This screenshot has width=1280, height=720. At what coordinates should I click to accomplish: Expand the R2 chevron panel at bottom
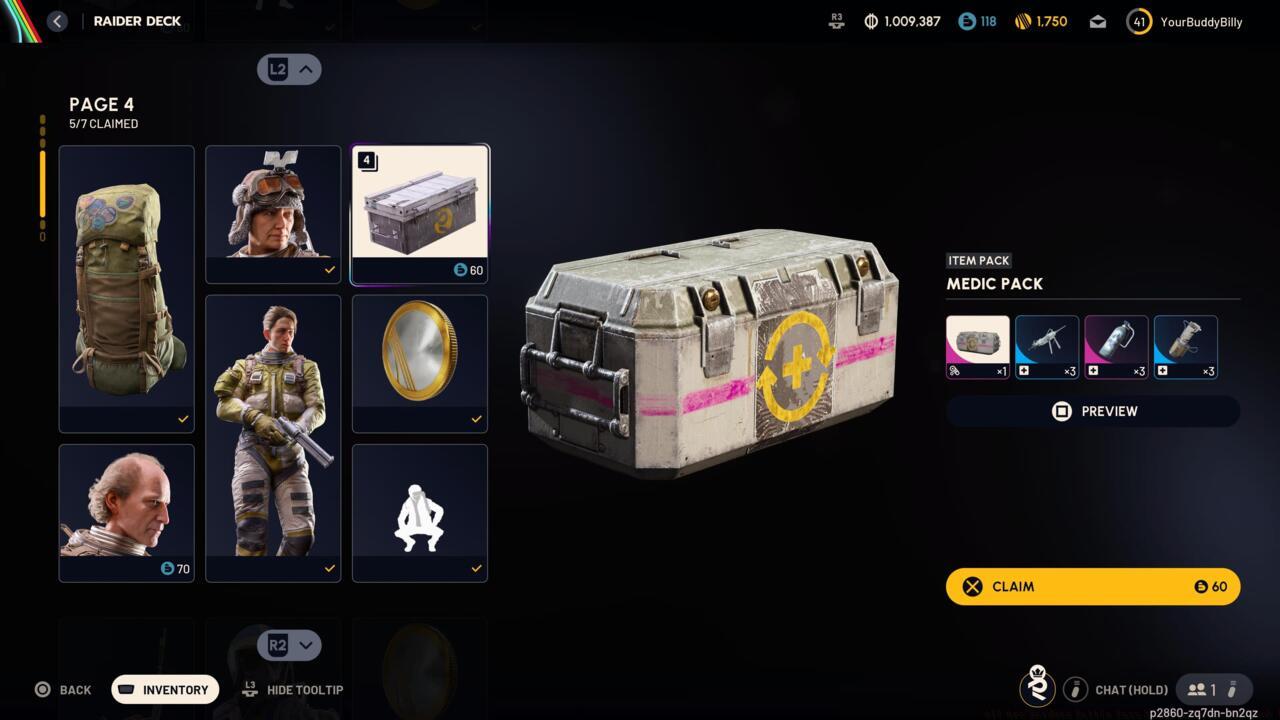pos(289,645)
